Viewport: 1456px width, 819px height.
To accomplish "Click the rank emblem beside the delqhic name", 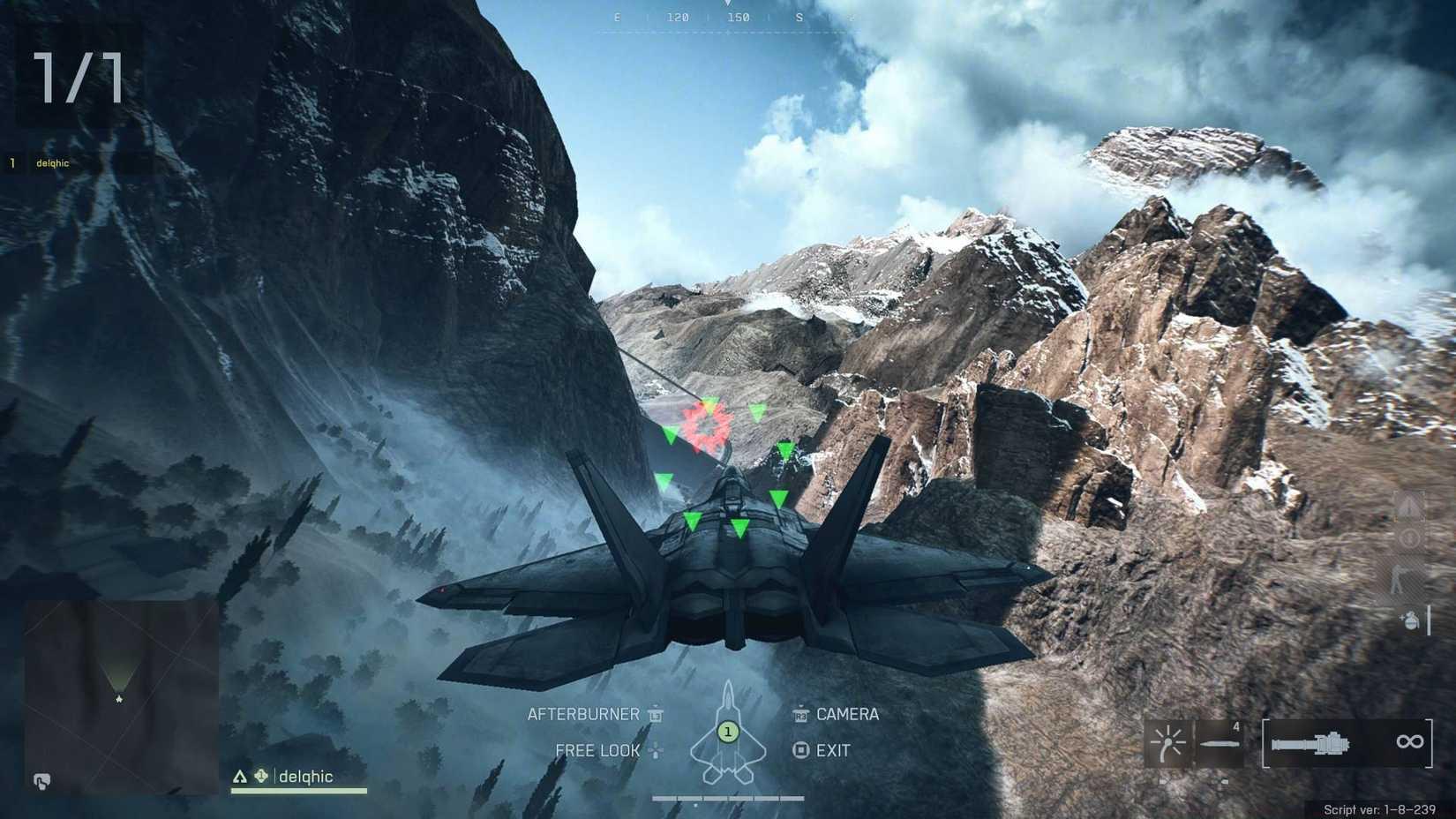I will tap(262, 777).
